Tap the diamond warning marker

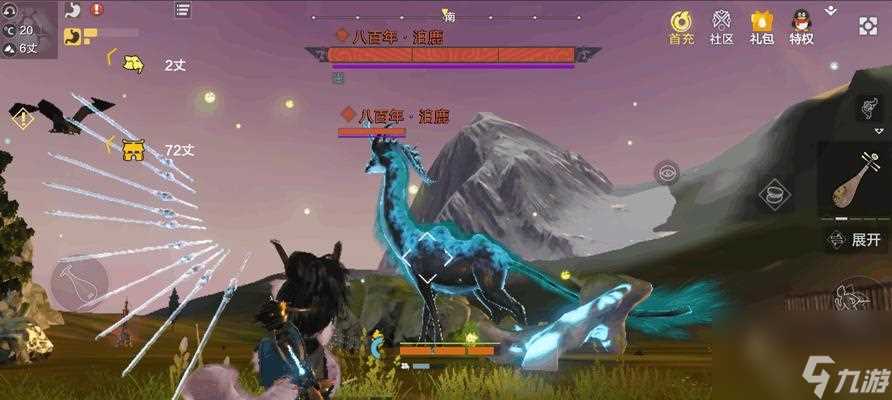pos(21,118)
